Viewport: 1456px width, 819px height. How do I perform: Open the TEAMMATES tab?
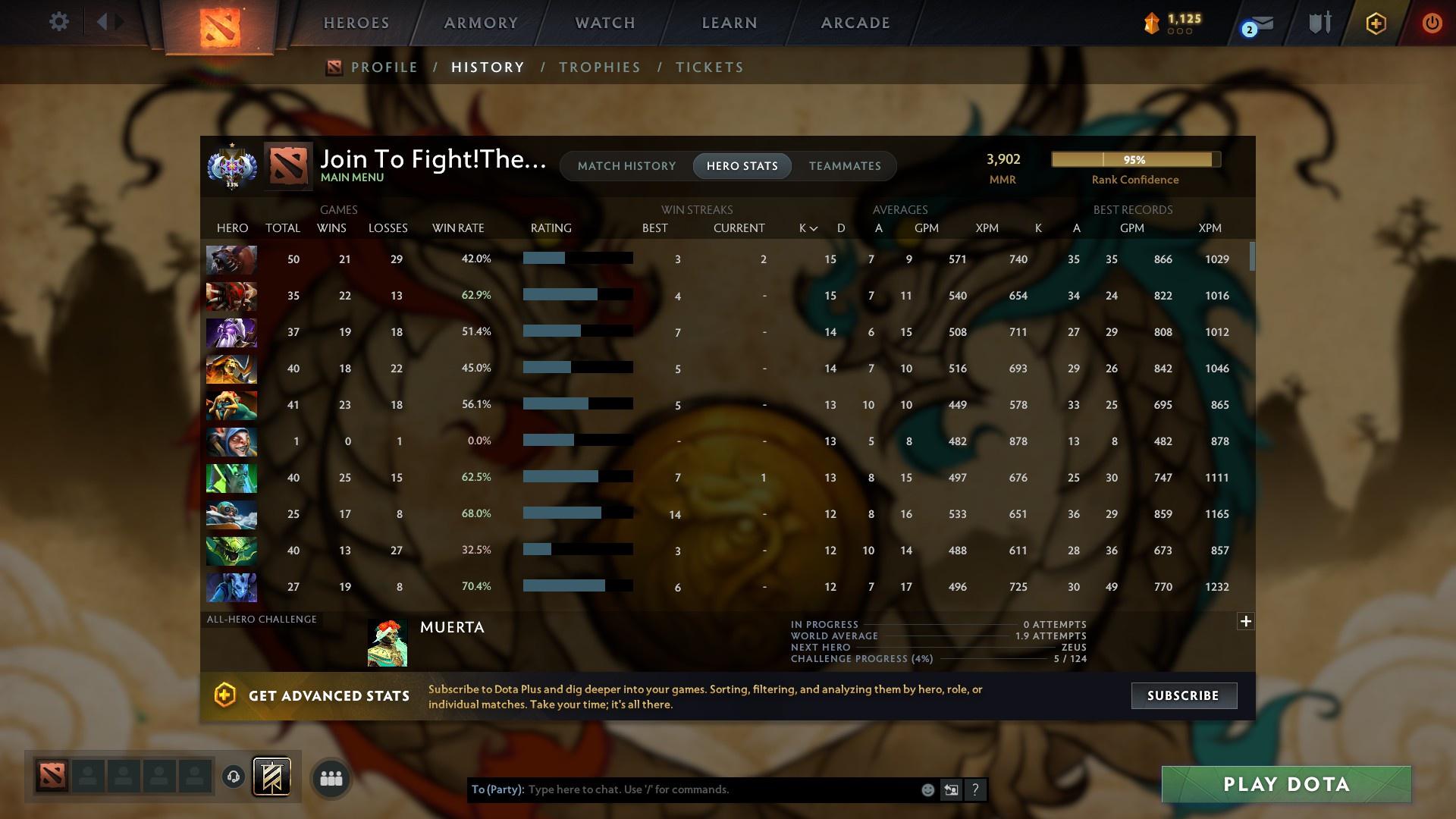click(845, 165)
